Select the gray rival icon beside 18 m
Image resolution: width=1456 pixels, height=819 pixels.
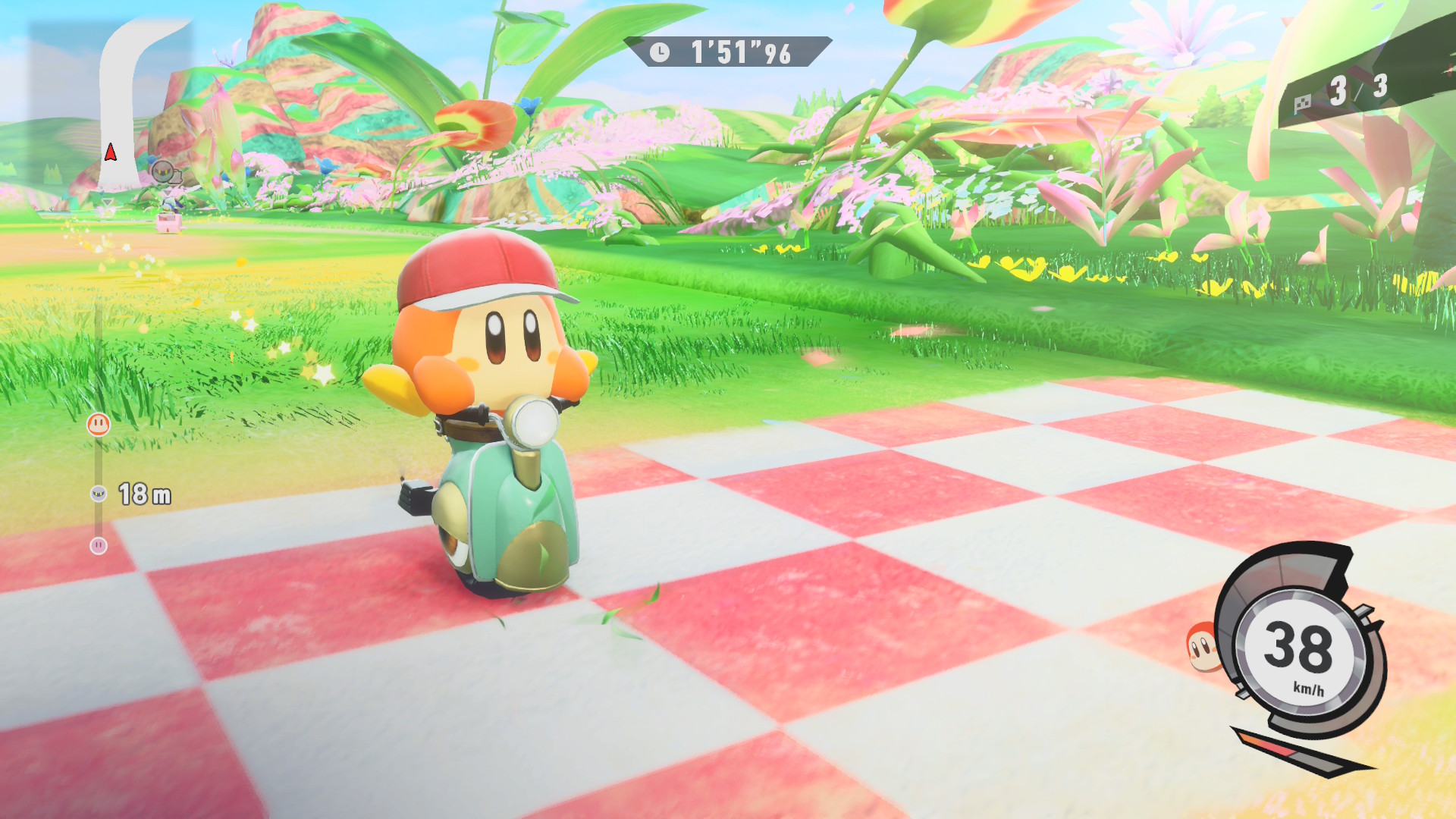tap(99, 494)
